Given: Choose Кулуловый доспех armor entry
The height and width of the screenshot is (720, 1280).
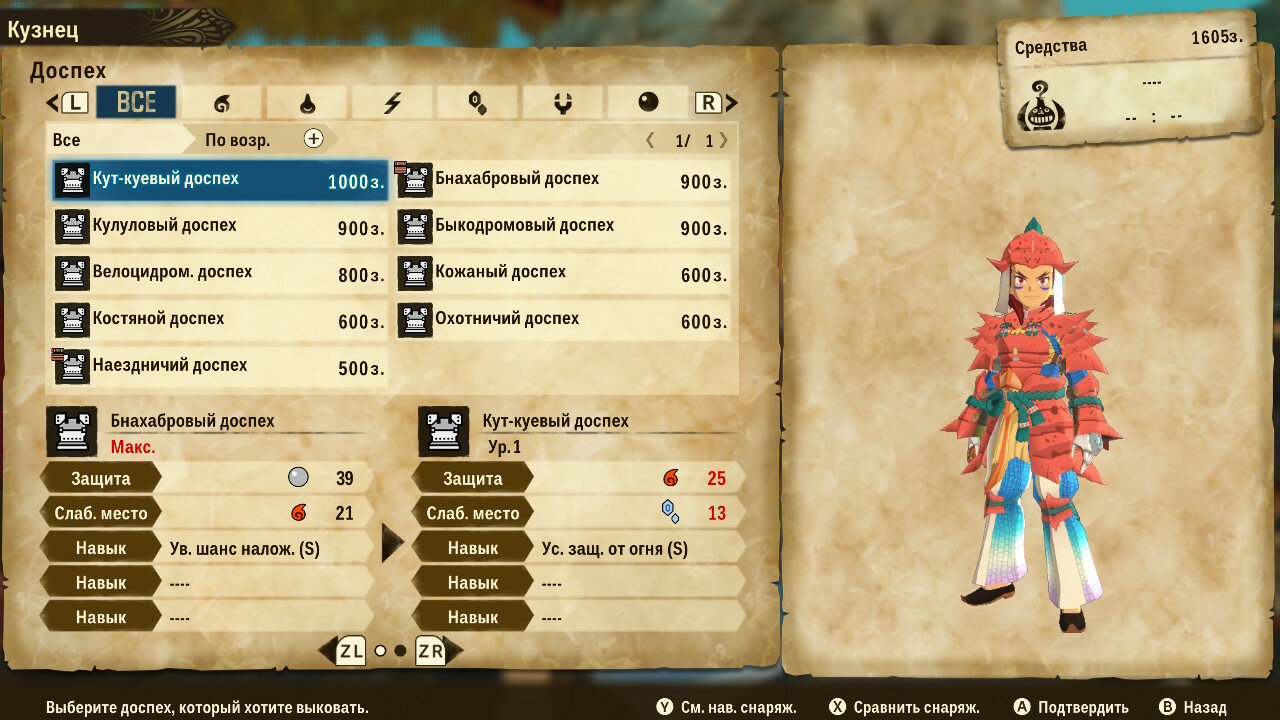Looking at the screenshot, I should coord(220,227).
